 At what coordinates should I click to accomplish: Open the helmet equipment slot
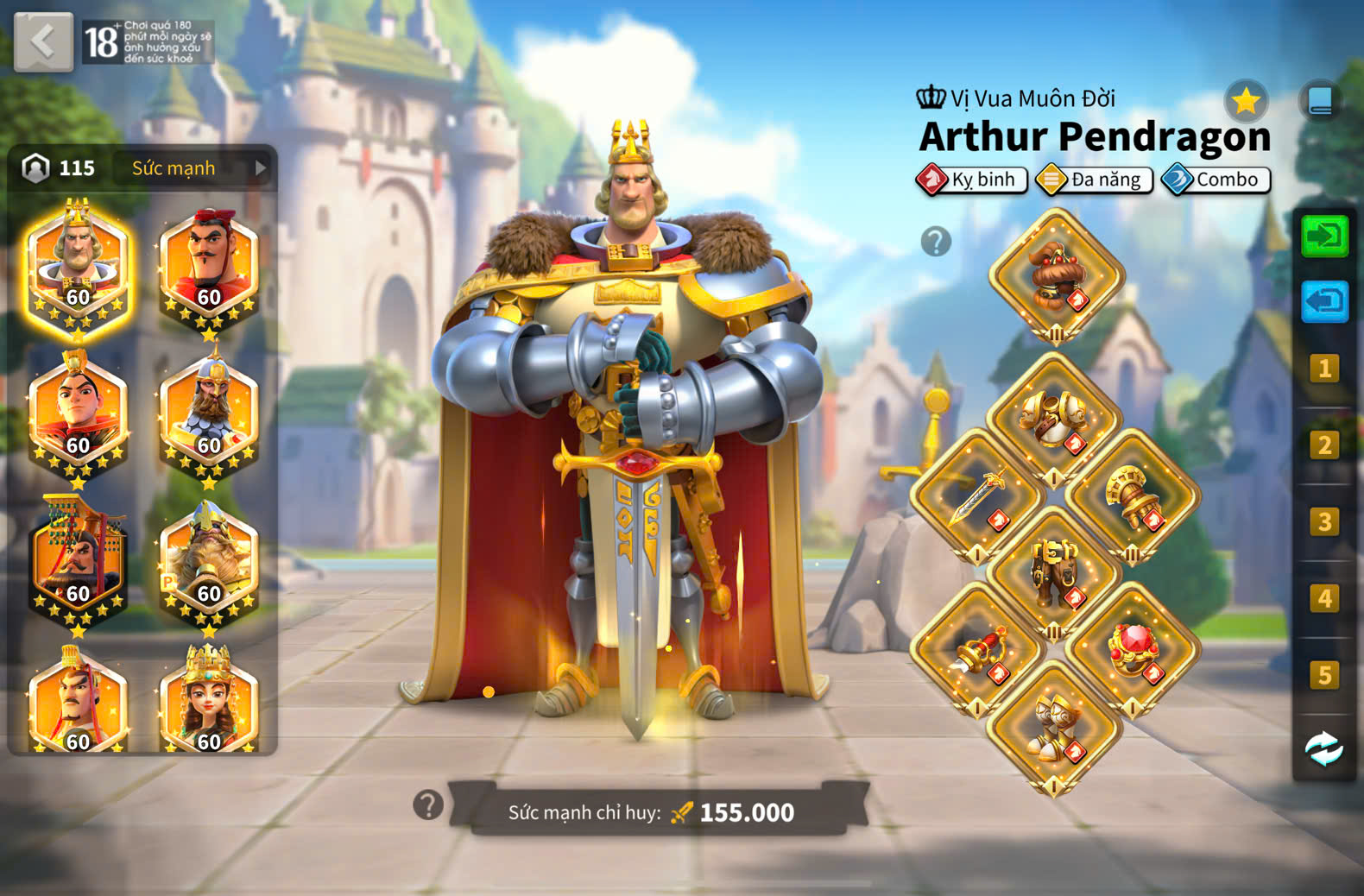coord(1056,276)
